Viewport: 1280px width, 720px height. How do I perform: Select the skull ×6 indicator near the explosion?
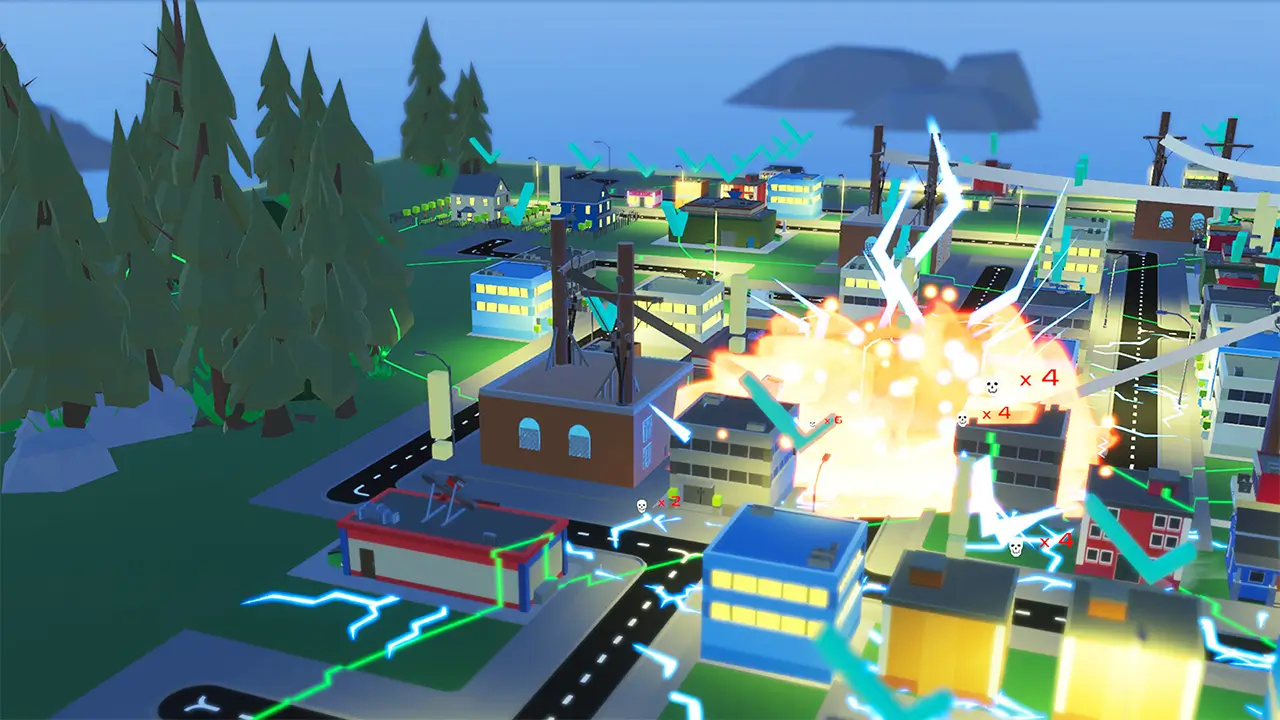[x=822, y=422]
